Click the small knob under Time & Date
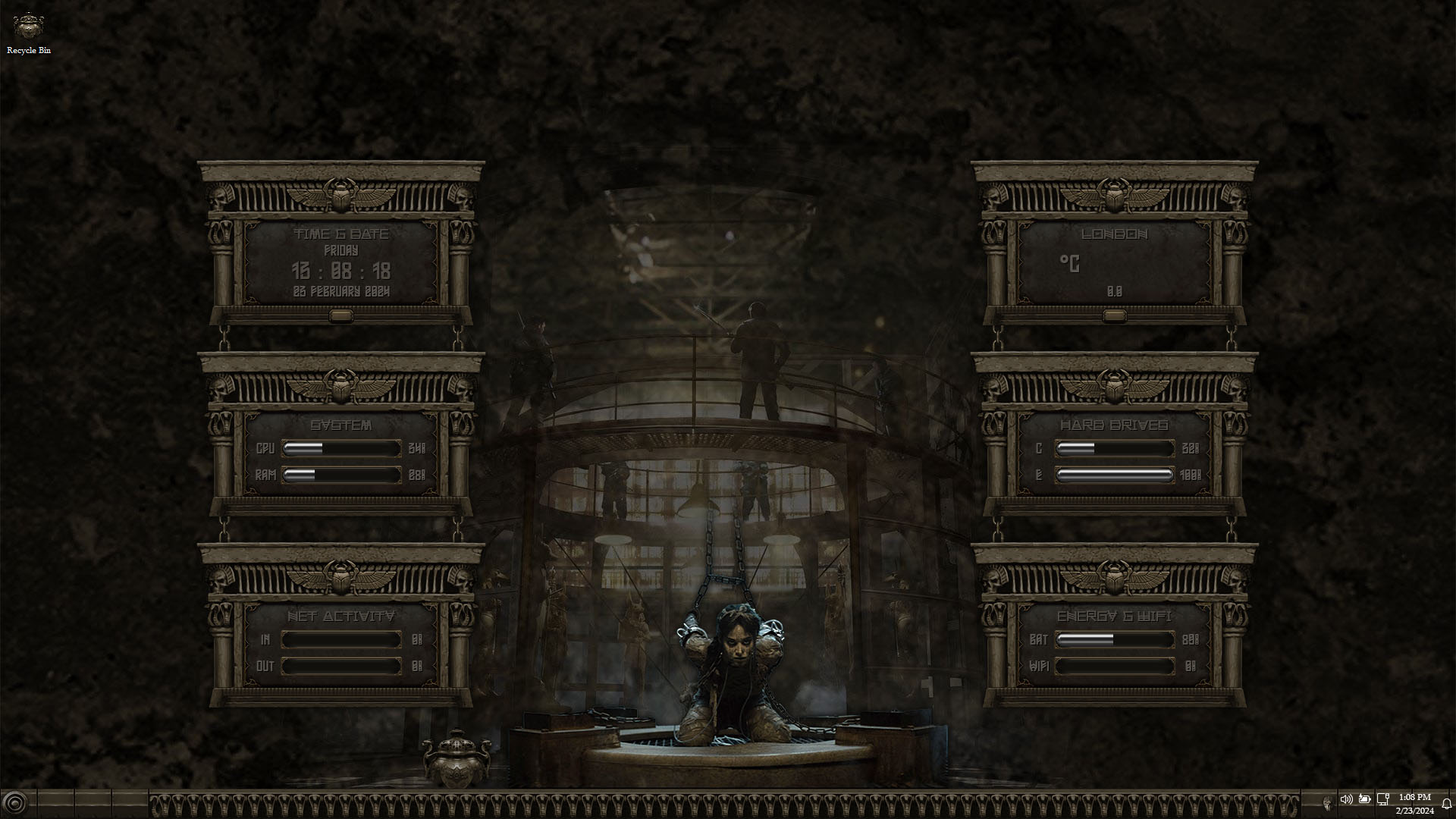 (x=341, y=315)
